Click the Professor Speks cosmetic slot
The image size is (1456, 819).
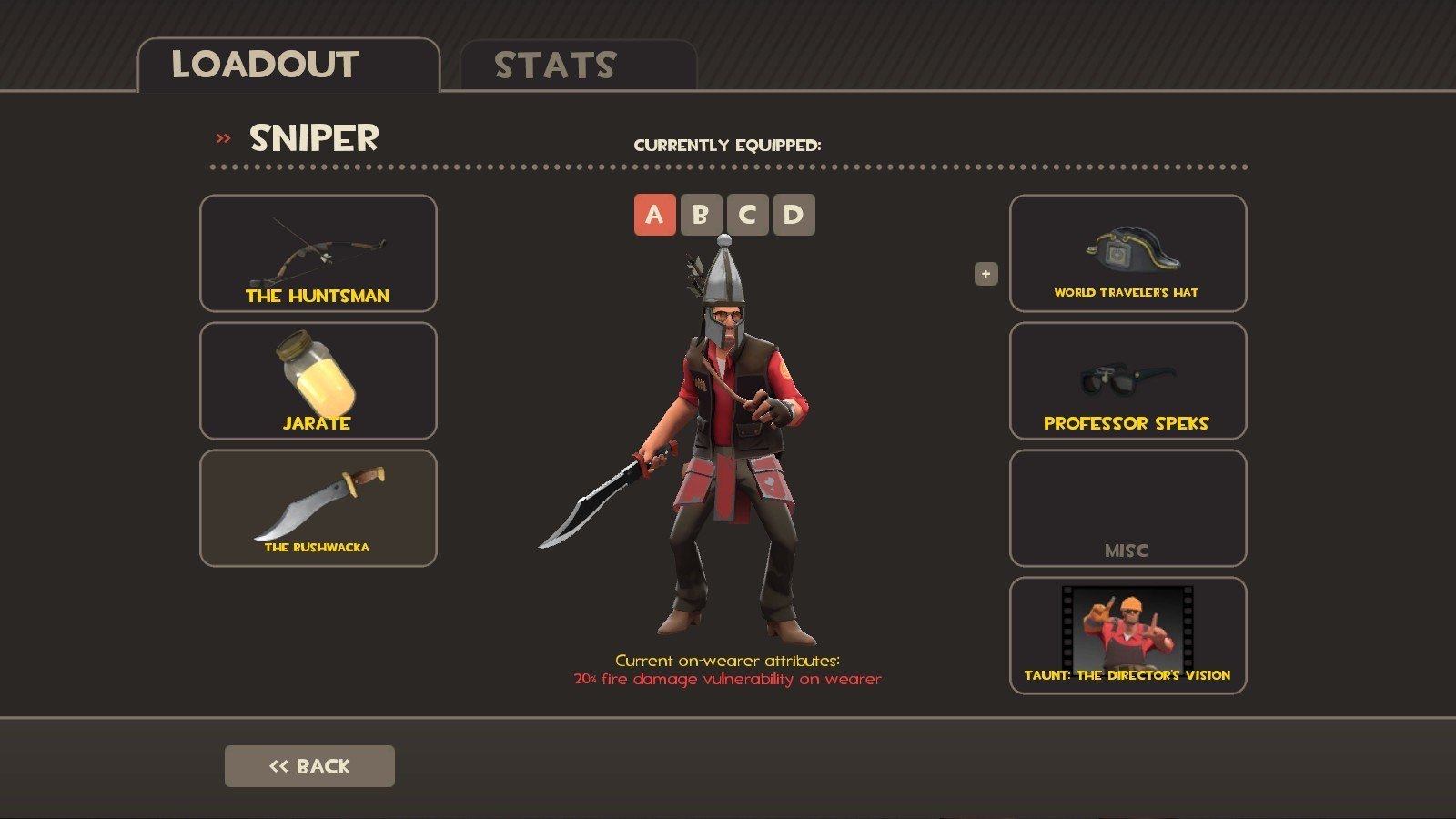click(1127, 380)
